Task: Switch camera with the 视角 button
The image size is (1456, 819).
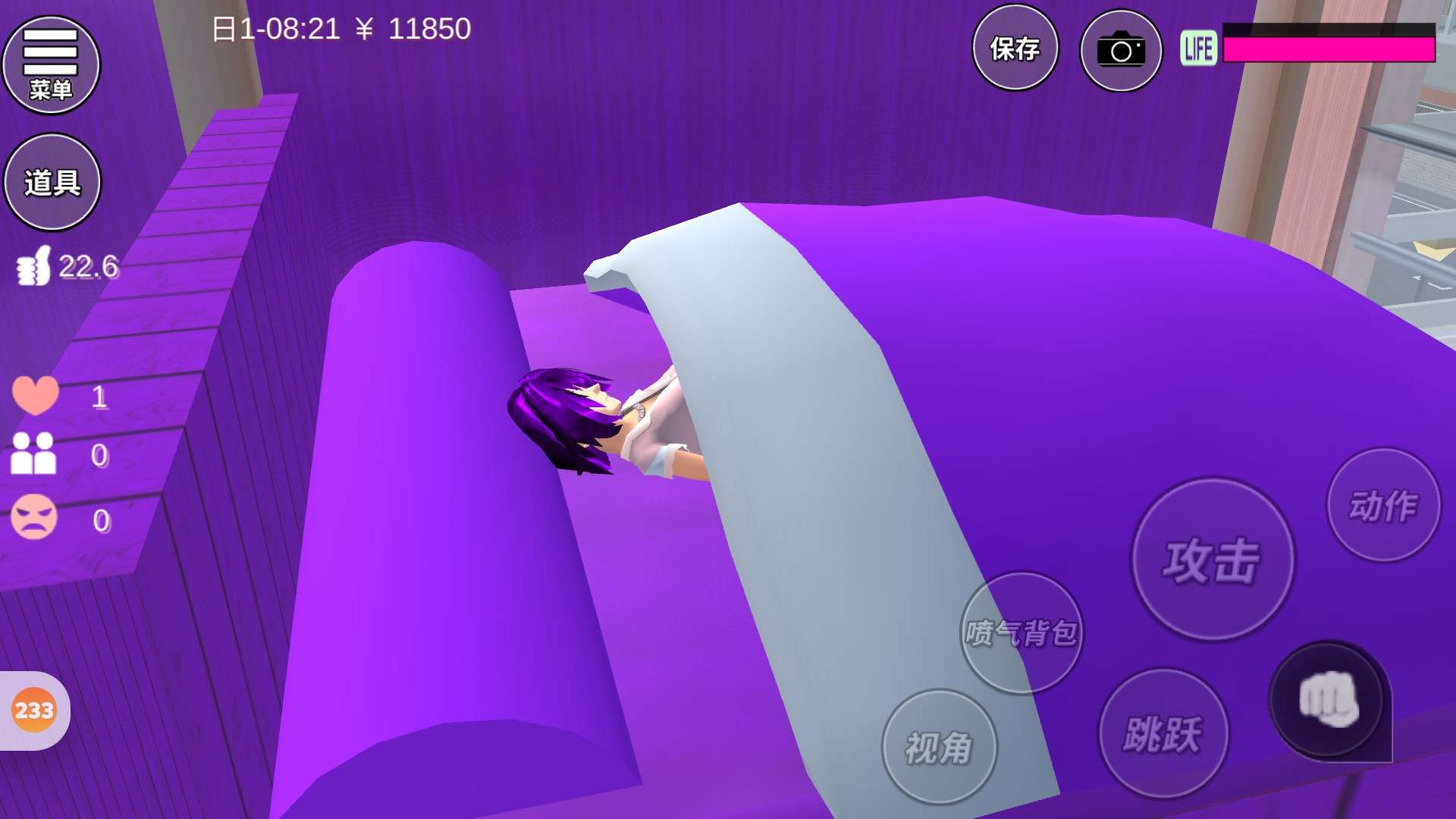Action: click(x=939, y=747)
